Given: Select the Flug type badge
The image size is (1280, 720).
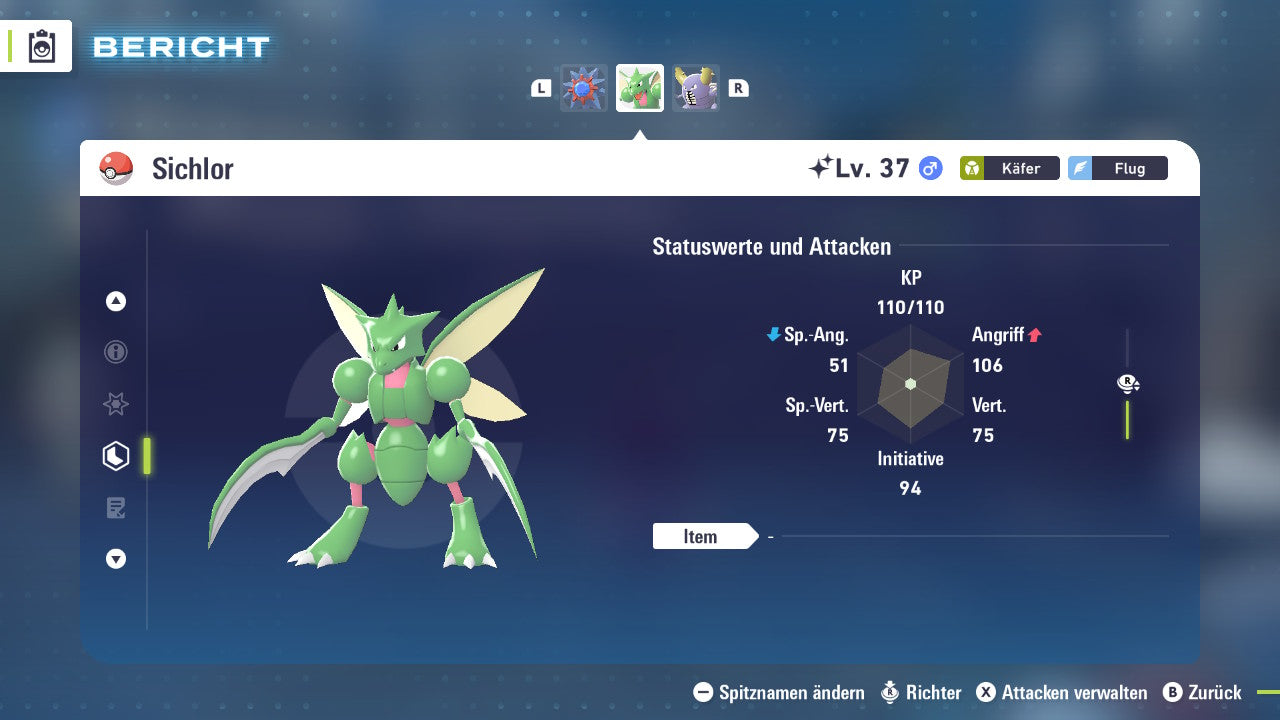Looking at the screenshot, I should (1117, 168).
